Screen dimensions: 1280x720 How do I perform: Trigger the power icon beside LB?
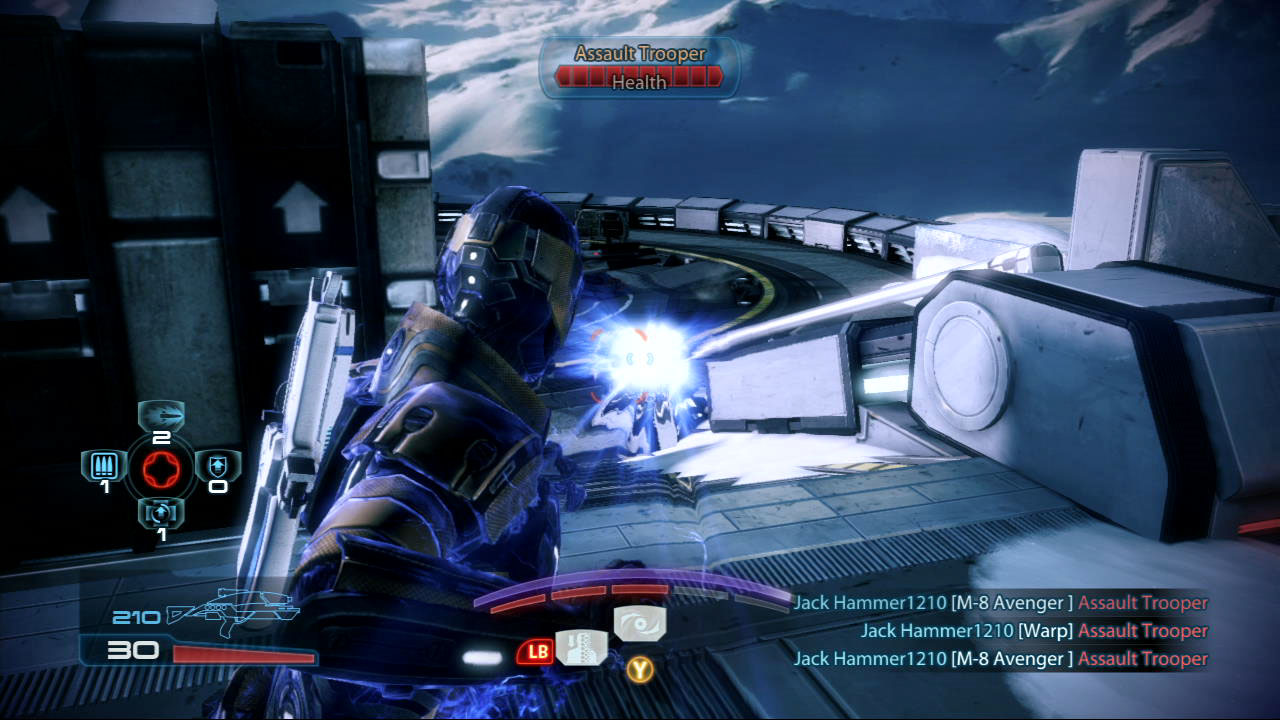point(581,648)
